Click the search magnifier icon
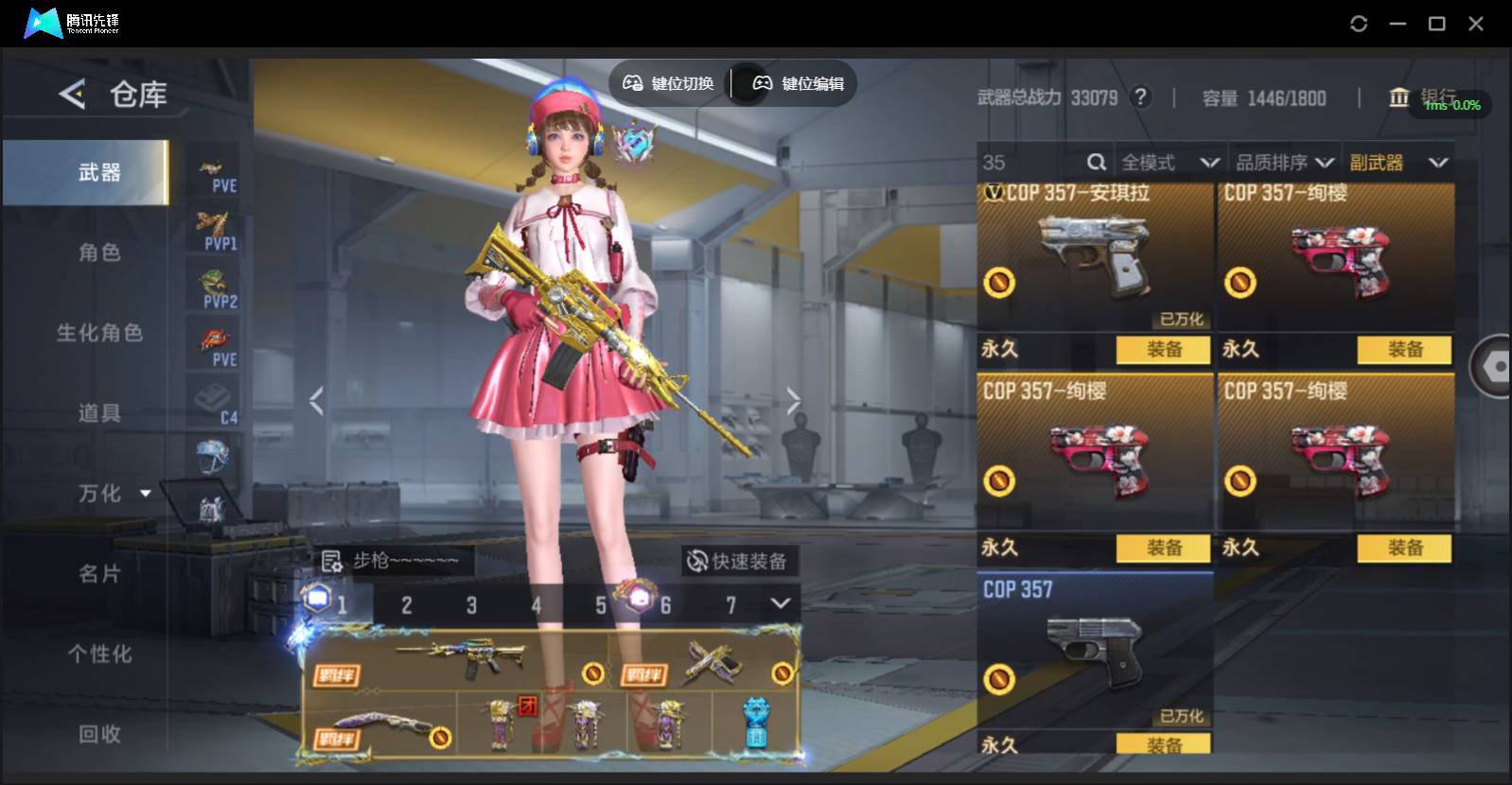 tap(1097, 163)
